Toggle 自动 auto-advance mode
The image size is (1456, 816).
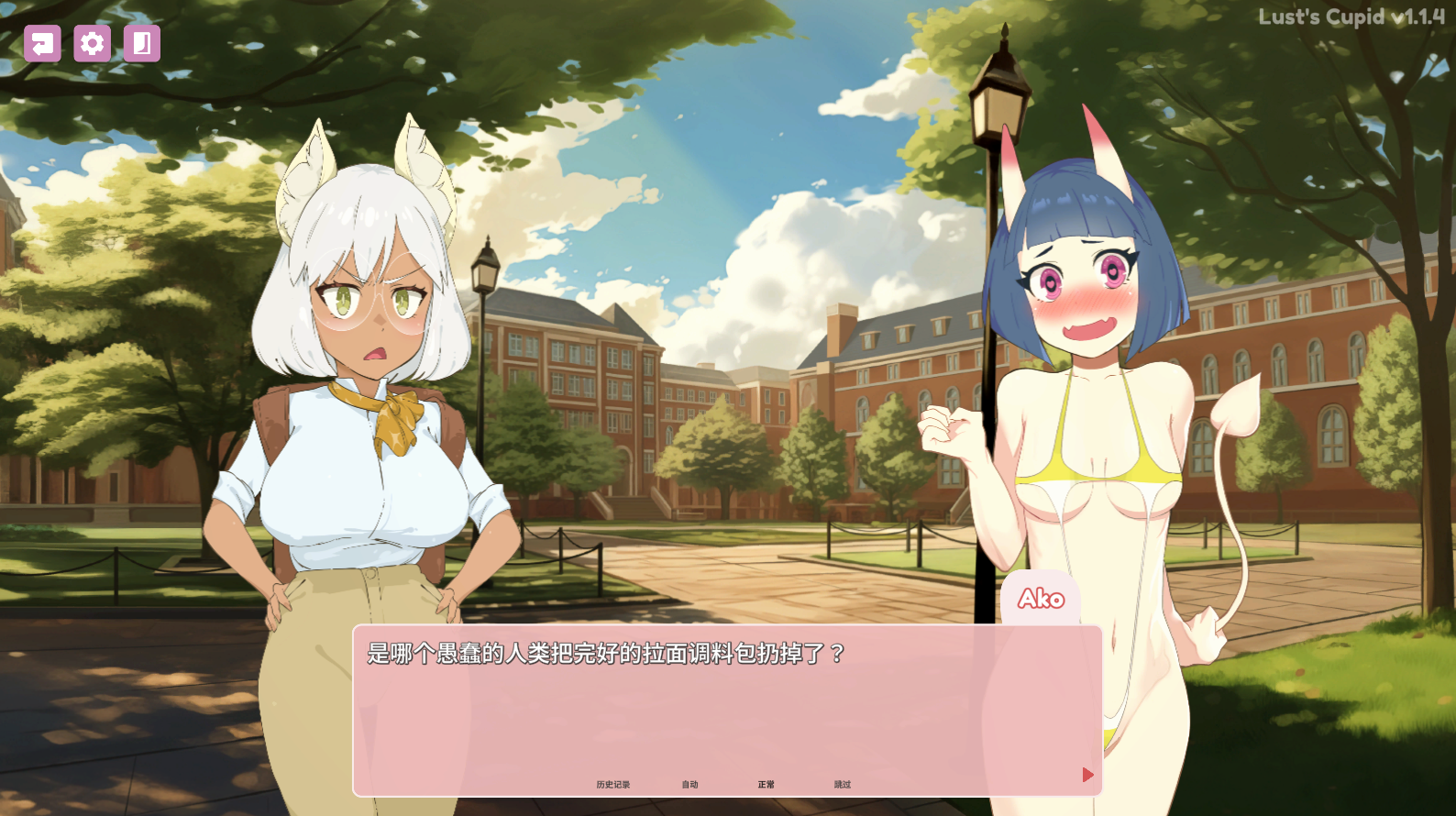pos(689,785)
